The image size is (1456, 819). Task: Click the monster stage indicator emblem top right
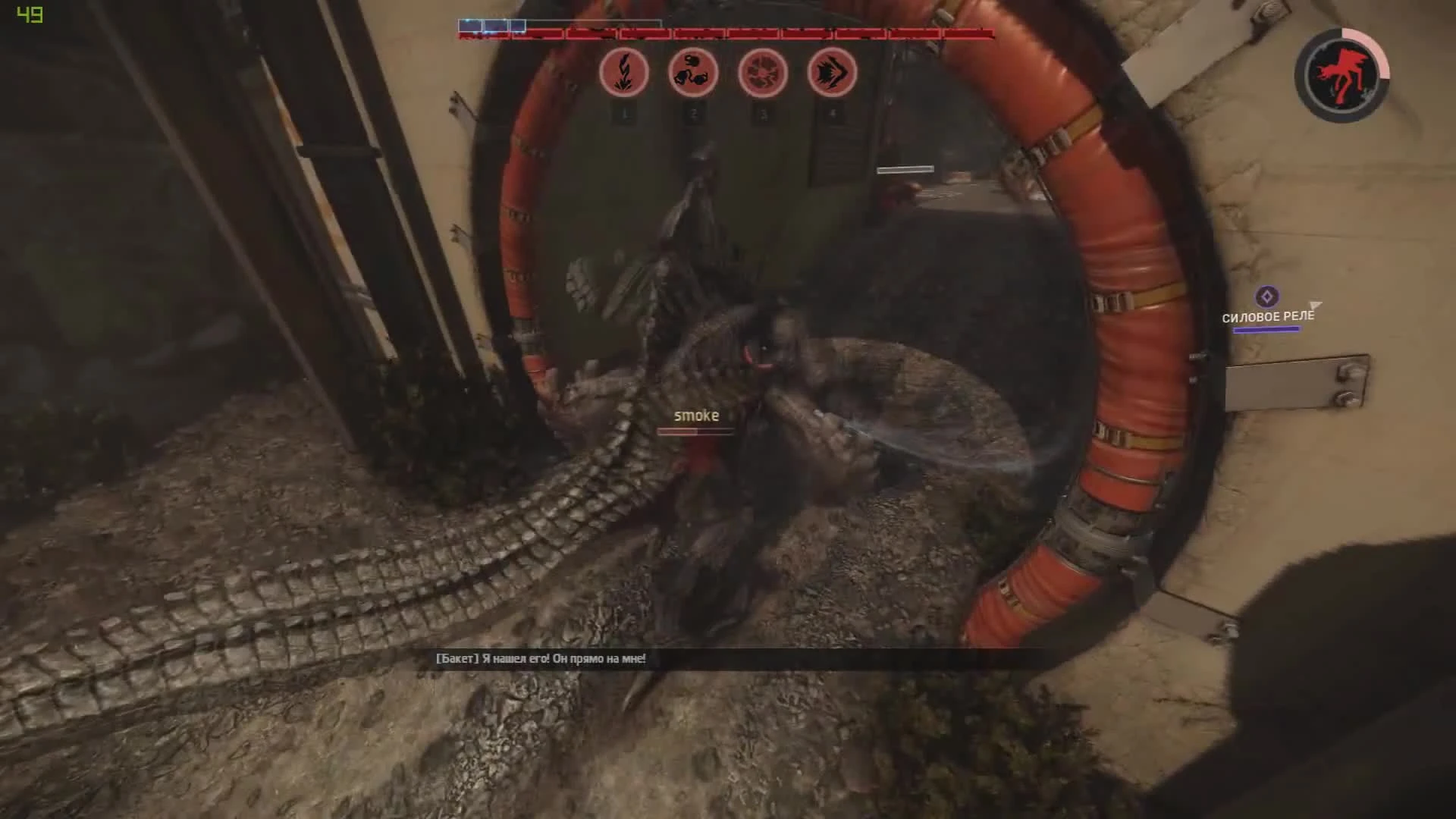tap(1341, 74)
